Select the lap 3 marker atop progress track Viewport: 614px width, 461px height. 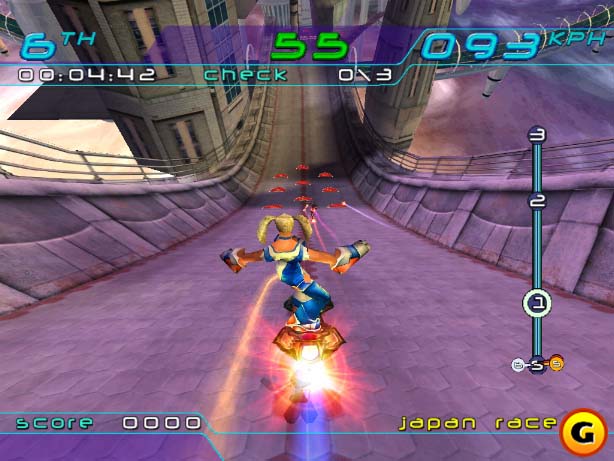[537, 135]
